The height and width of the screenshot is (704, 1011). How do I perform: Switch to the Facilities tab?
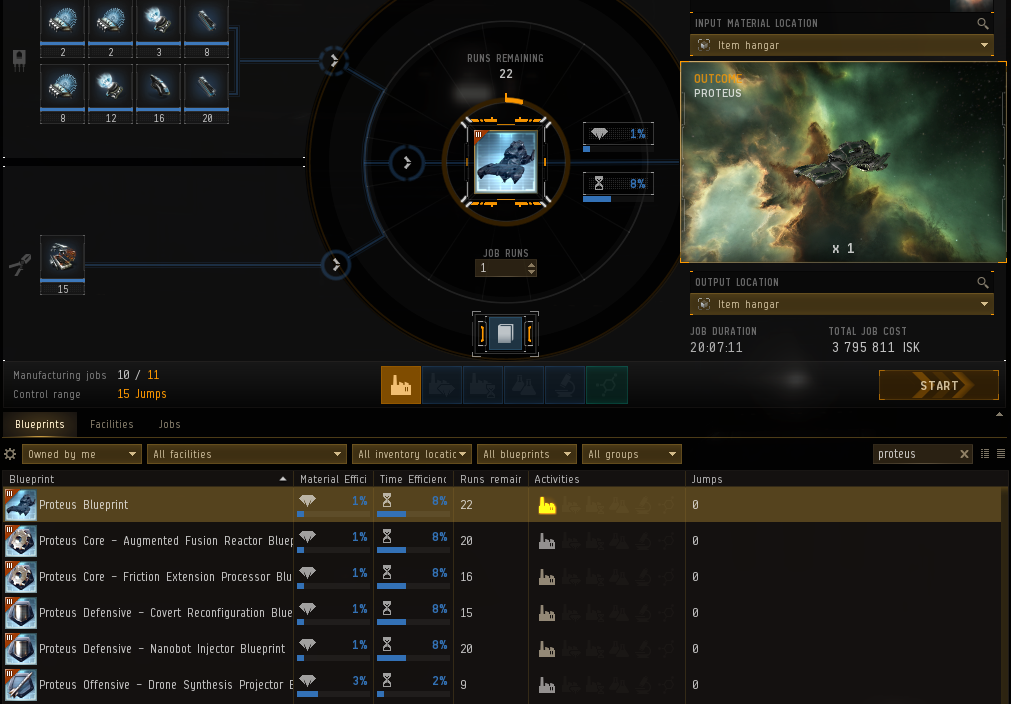112,424
